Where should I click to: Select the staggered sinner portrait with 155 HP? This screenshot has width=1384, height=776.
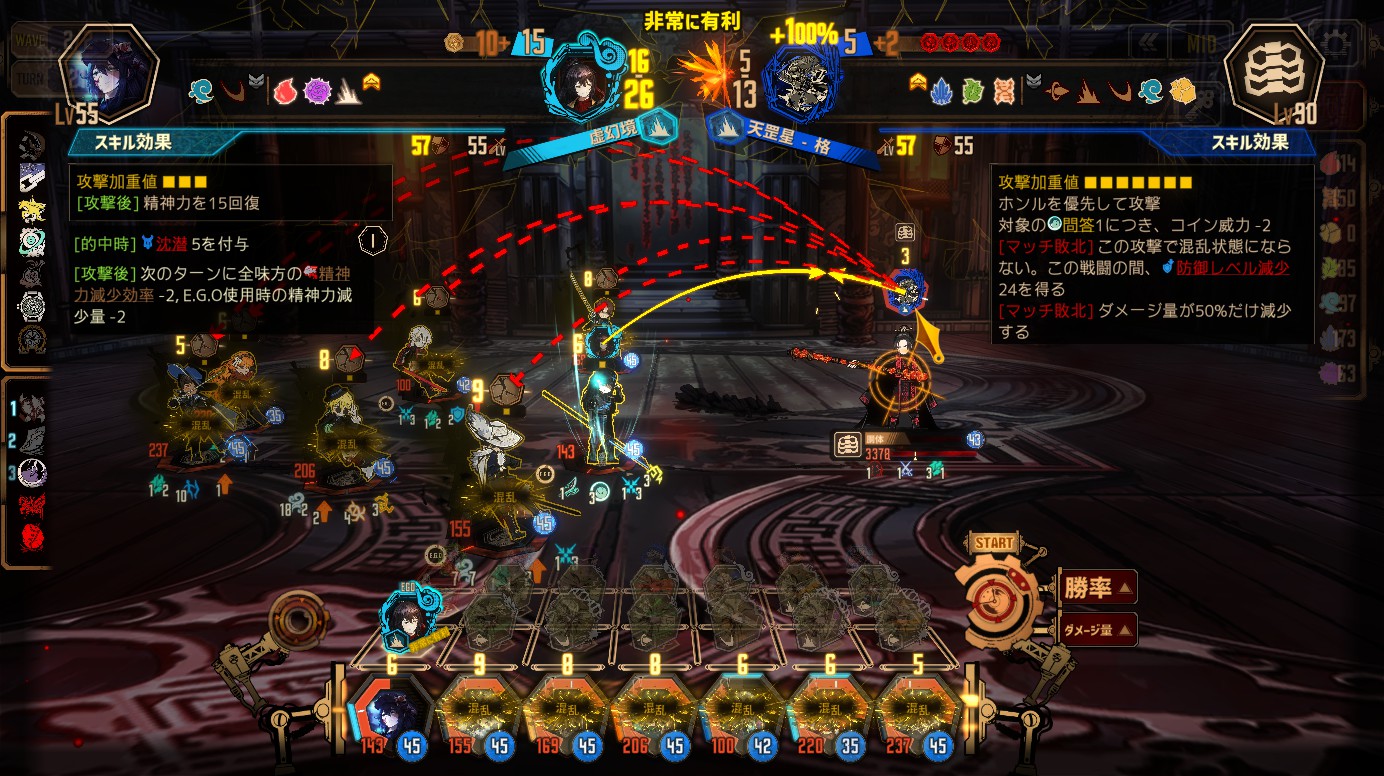coord(479,710)
